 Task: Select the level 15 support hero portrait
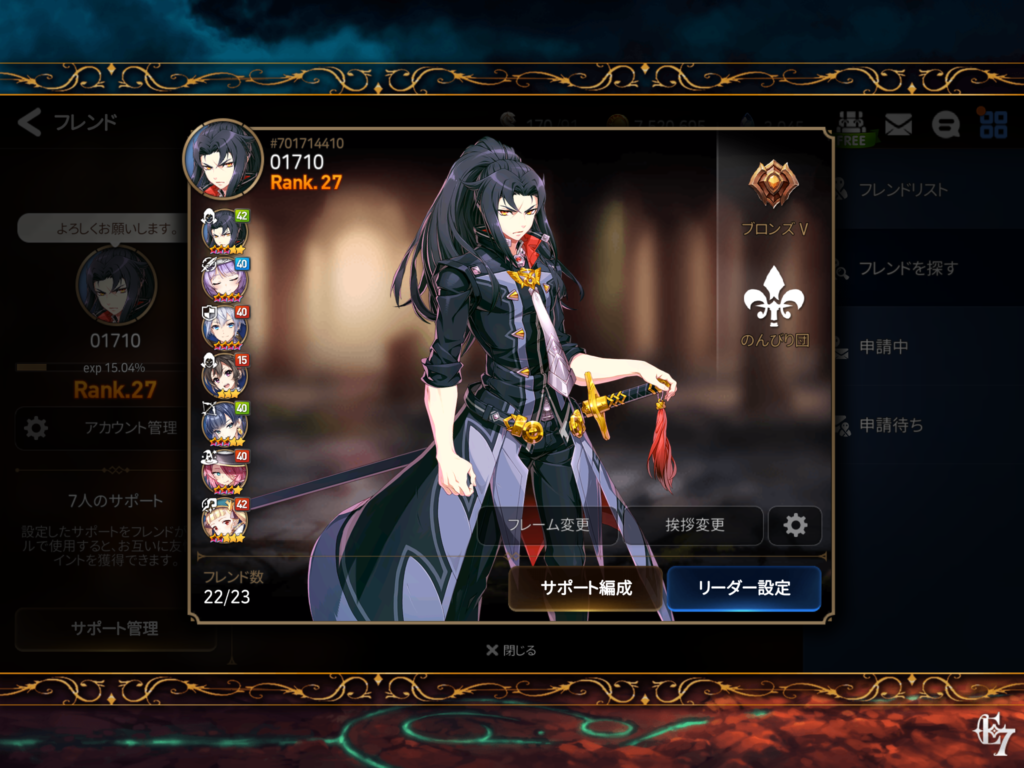pyautogui.click(x=225, y=376)
